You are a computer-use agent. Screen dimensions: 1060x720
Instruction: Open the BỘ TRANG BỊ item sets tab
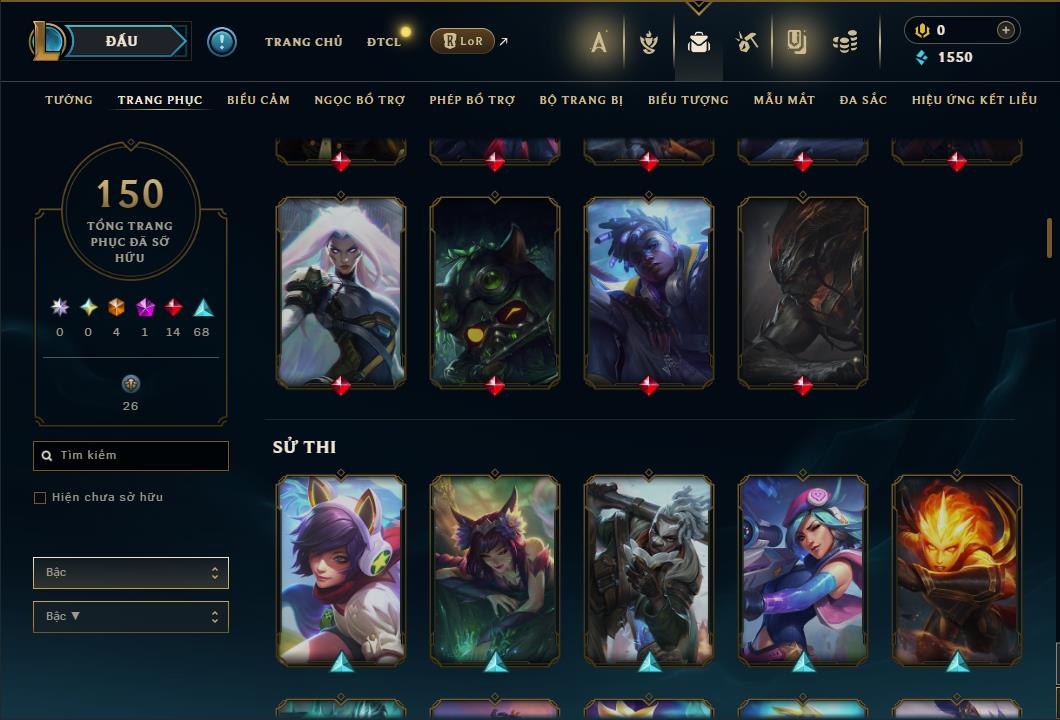click(581, 100)
